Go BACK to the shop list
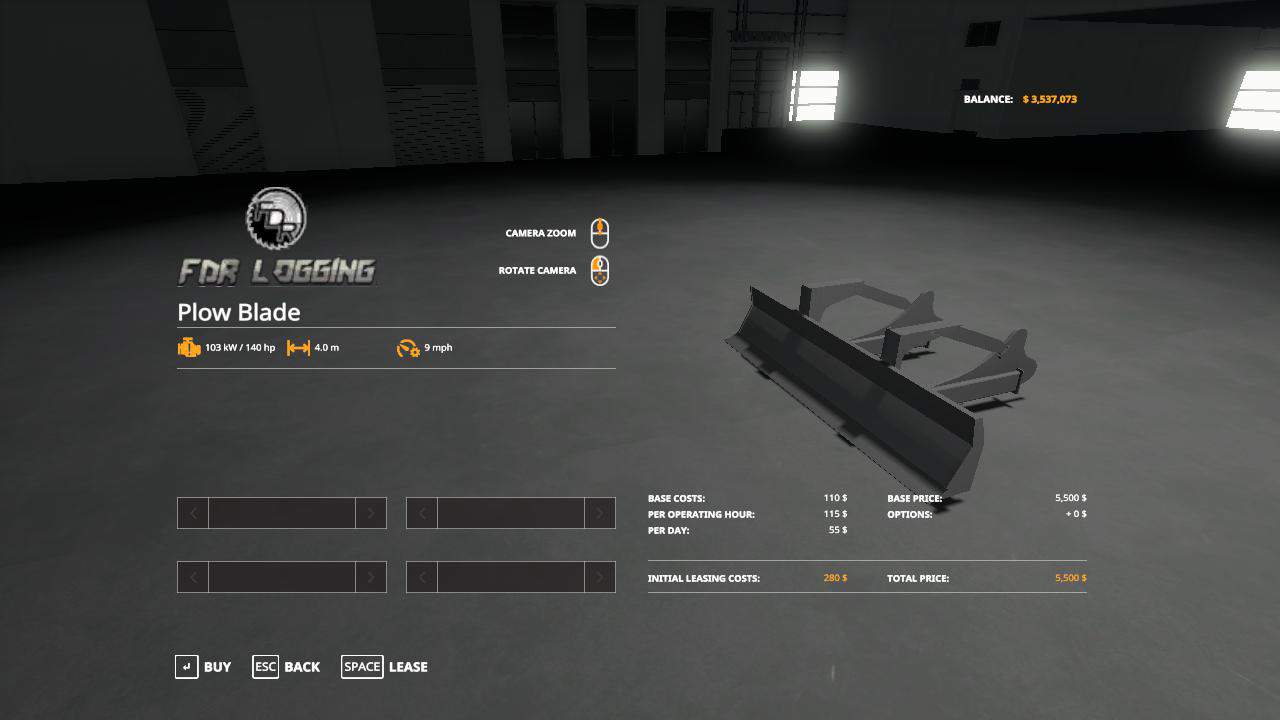The height and width of the screenshot is (720, 1280). pyautogui.click(x=301, y=666)
